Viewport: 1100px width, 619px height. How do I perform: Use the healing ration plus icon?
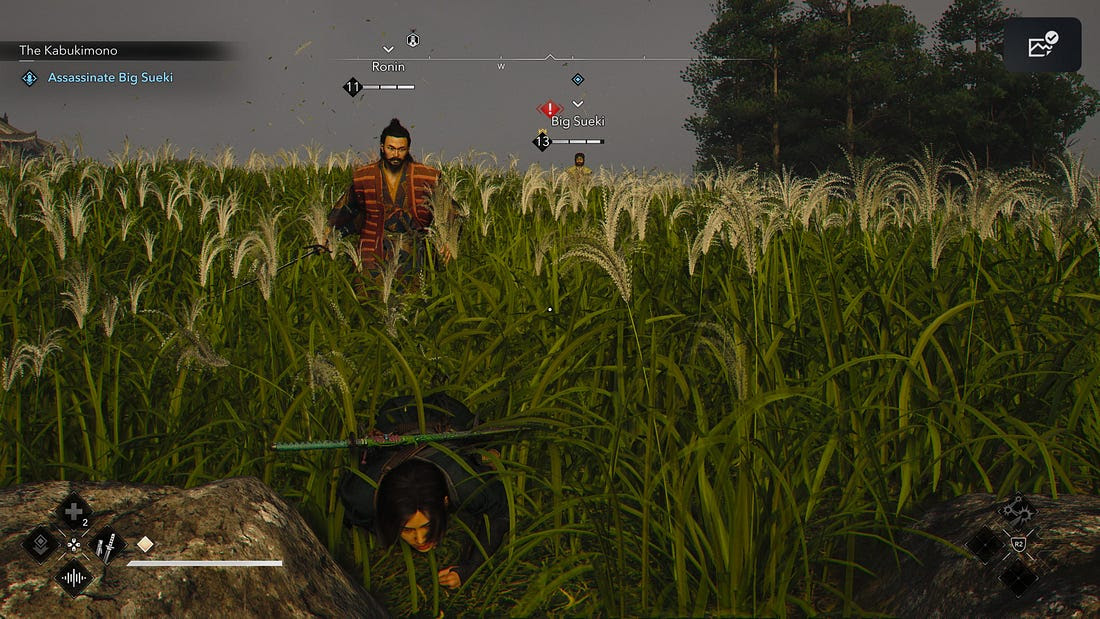coord(73,512)
